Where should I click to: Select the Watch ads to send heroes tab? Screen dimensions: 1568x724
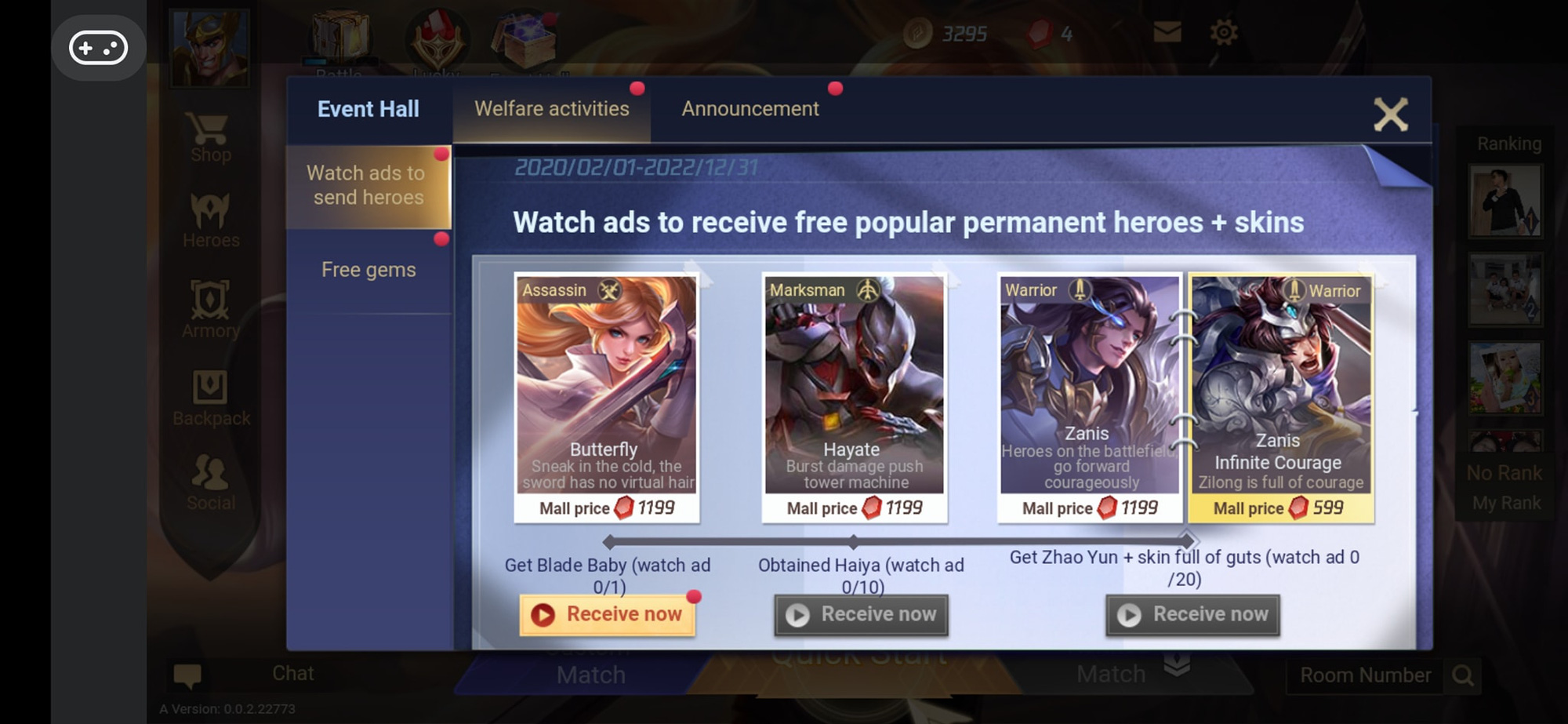point(368,185)
